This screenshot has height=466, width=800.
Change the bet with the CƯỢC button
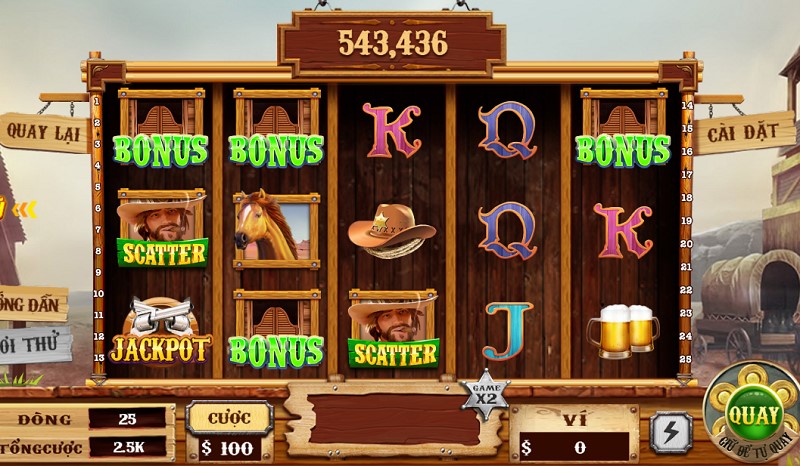tap(229, 416)
